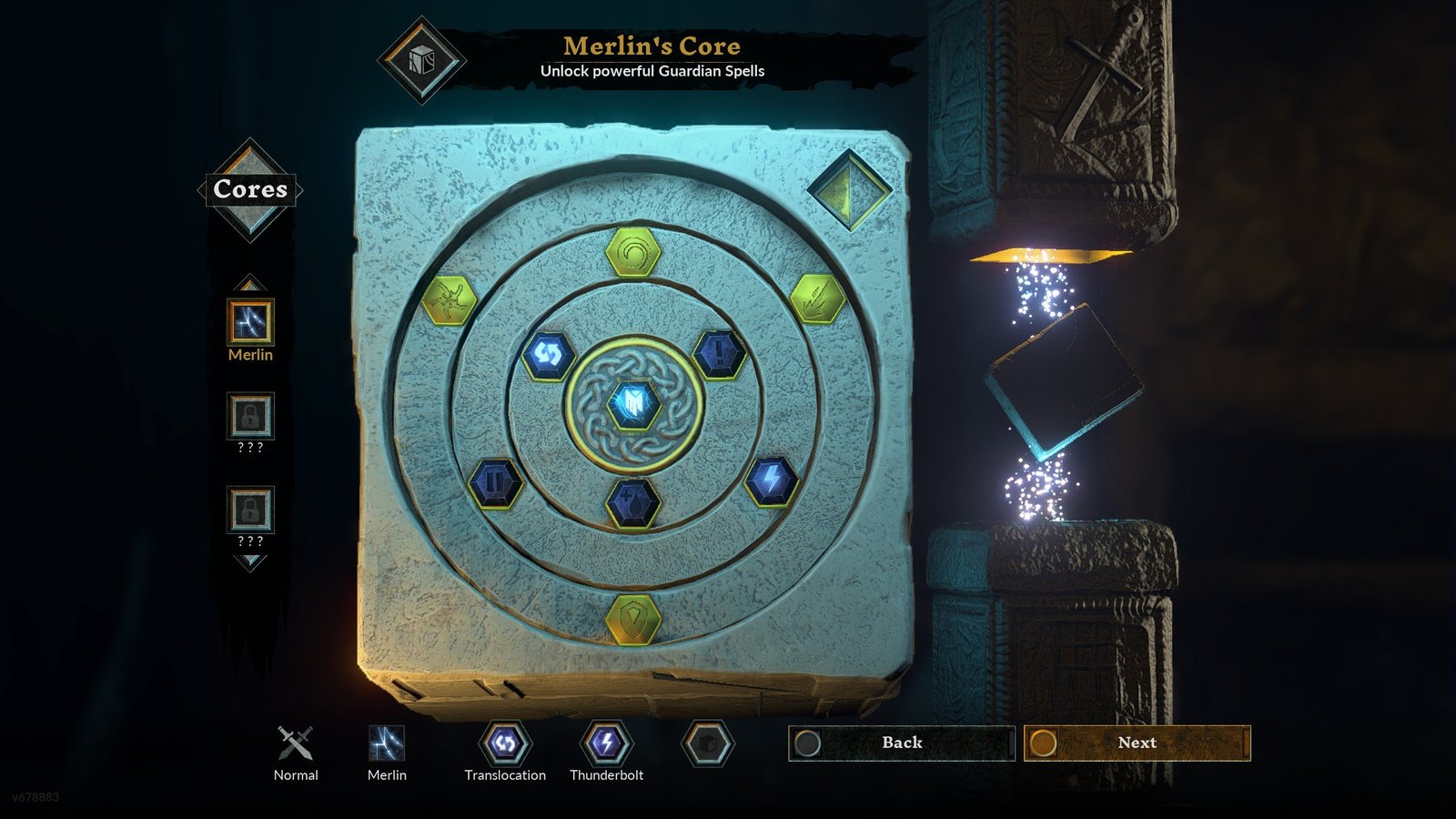Select the water drop plus node
This screenshot has width=1456, height=819.
(633, 500)
